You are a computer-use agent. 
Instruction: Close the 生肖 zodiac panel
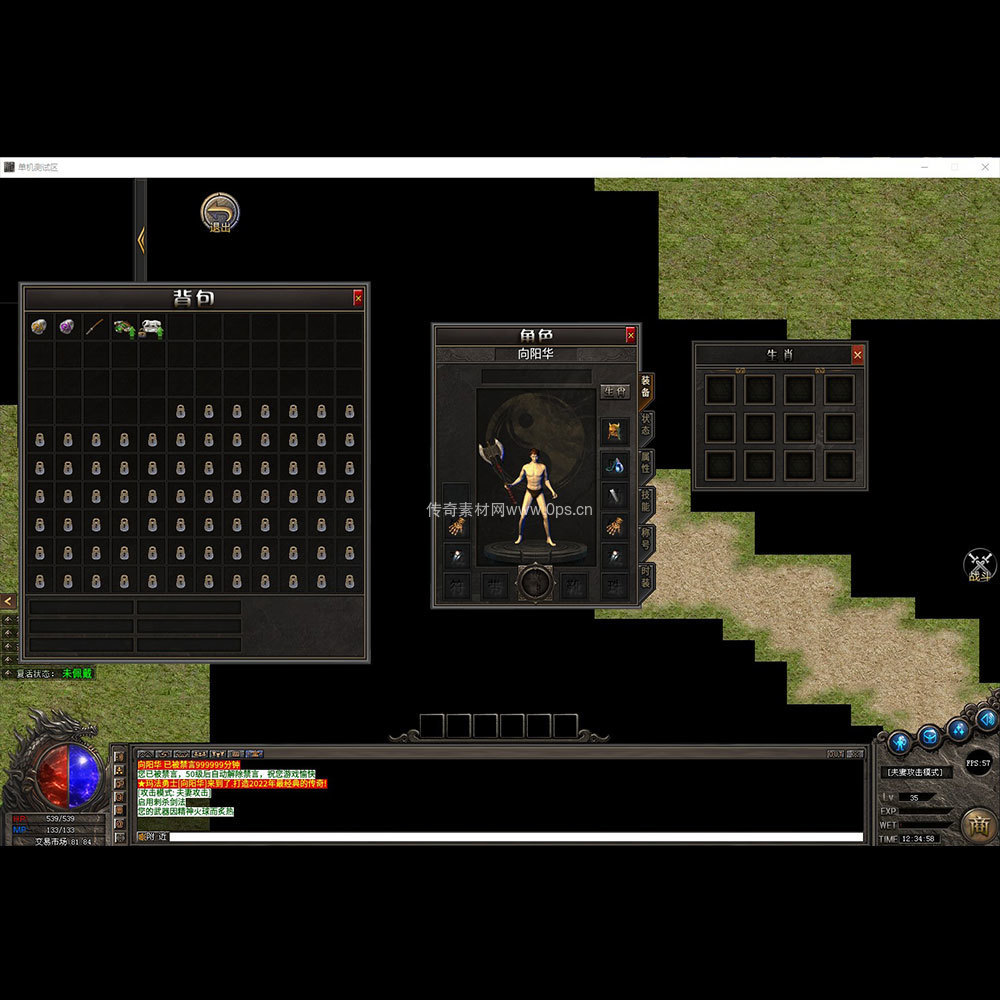tap(857, 355)
